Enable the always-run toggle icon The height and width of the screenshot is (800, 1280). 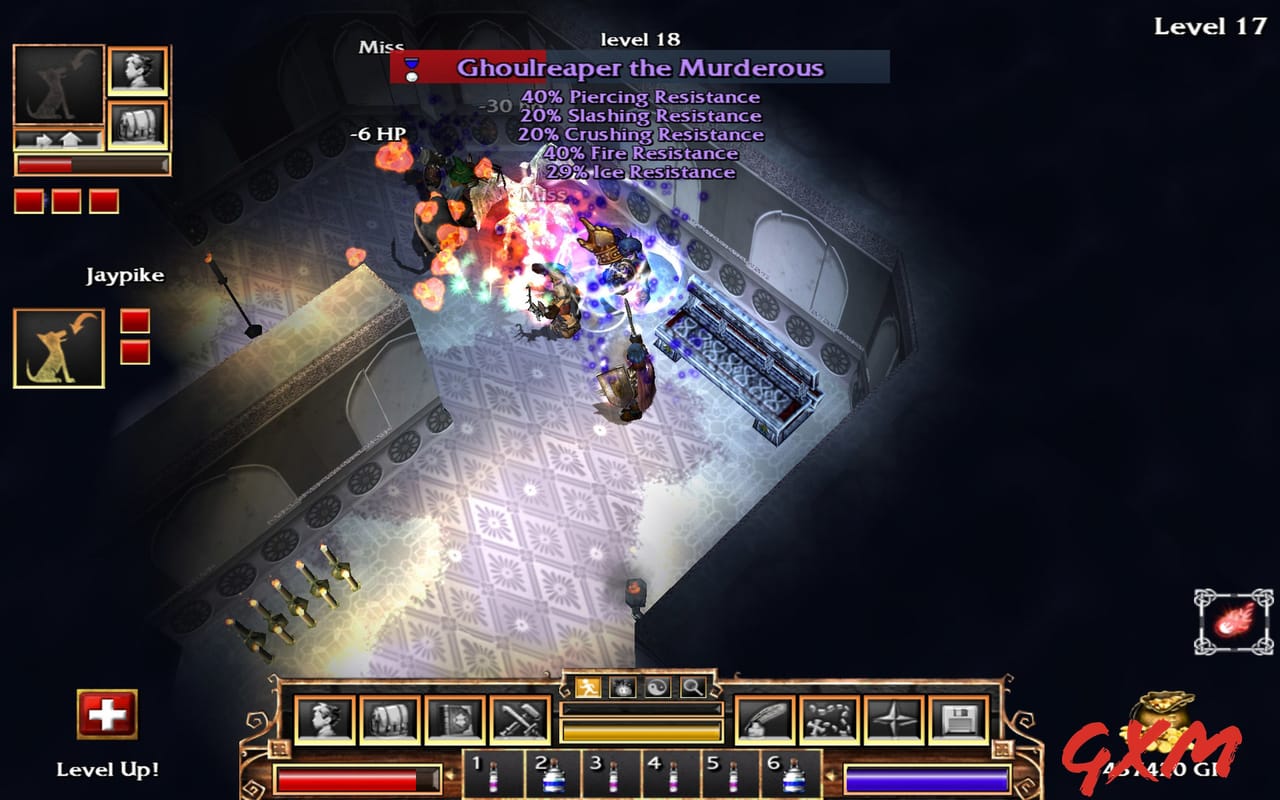click(588, 687)
